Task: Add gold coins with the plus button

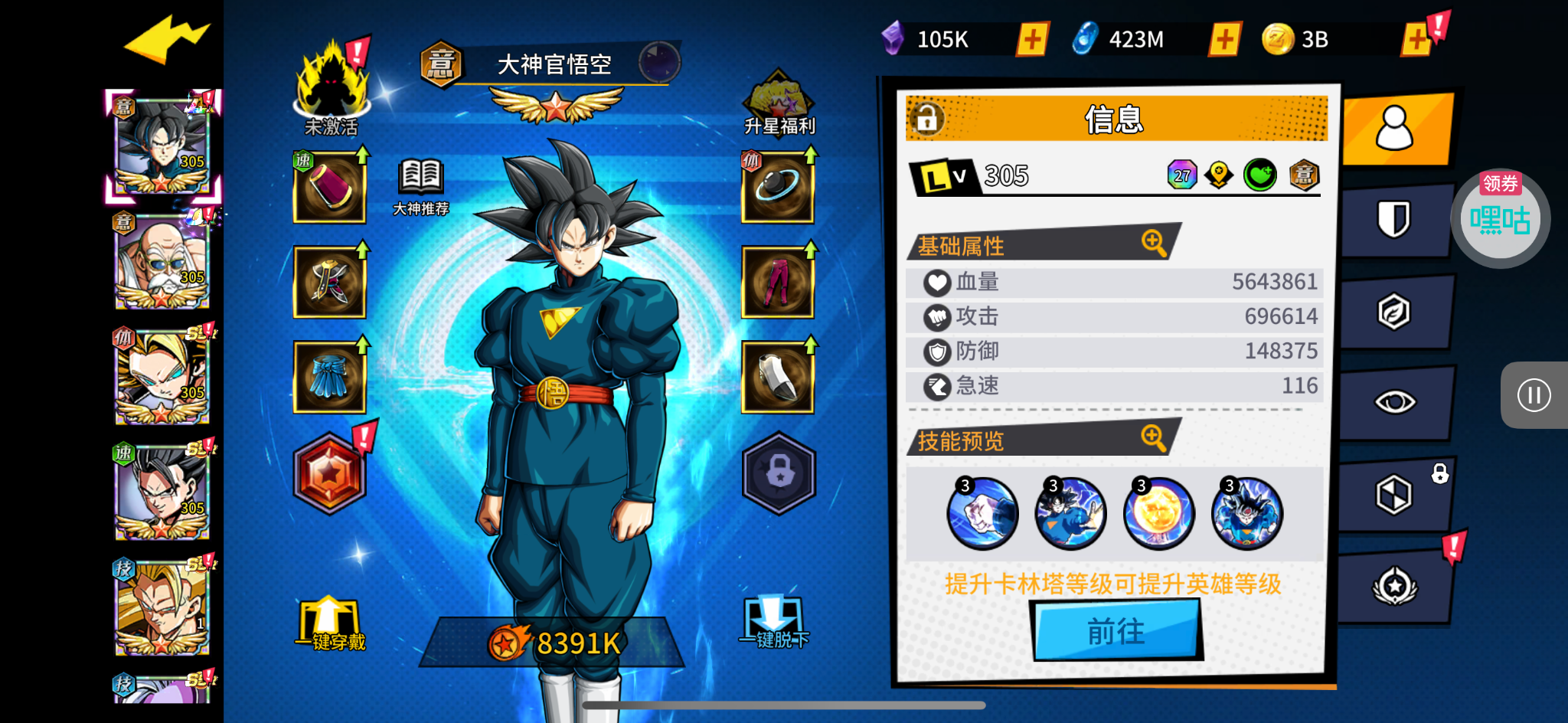Action: pyautogui.click(x=1416, y=39)
